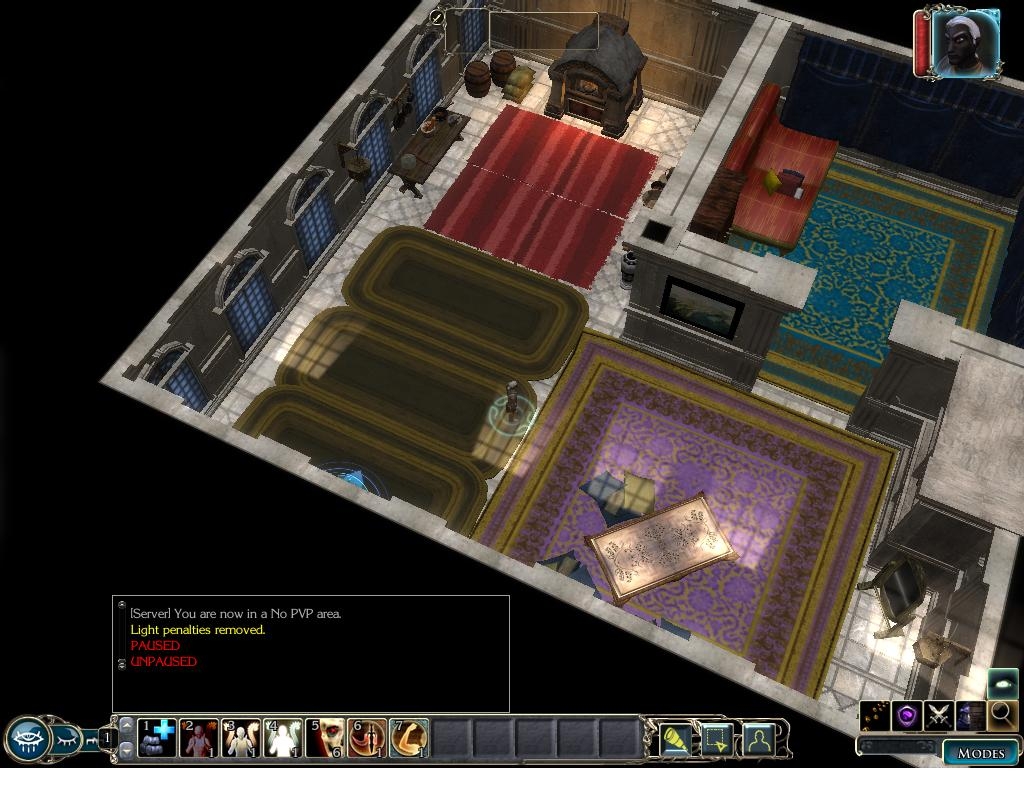Activate the flexed arm ability in slot 7
Screen dimensions: 1024x800
coord(409,739)
